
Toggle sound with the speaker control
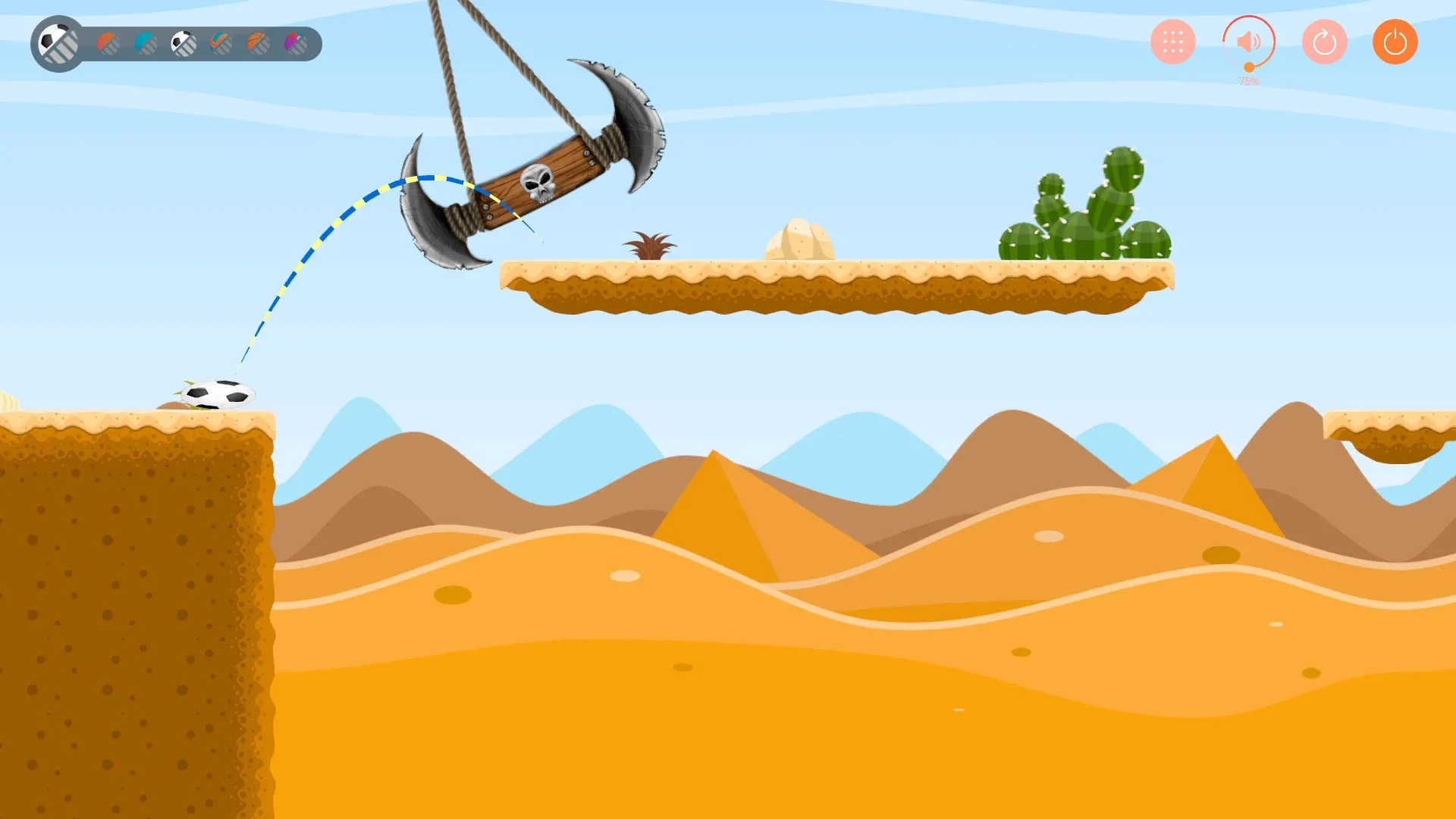[x=1248, y=42]
